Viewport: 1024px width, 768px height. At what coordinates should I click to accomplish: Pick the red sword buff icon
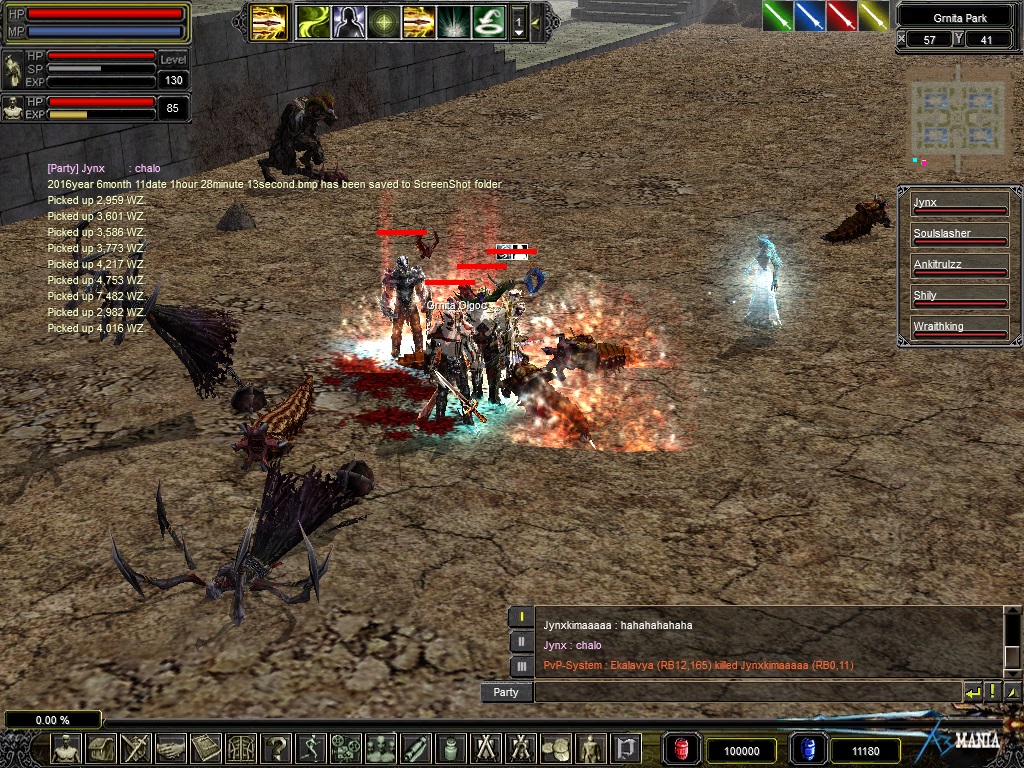841,16
